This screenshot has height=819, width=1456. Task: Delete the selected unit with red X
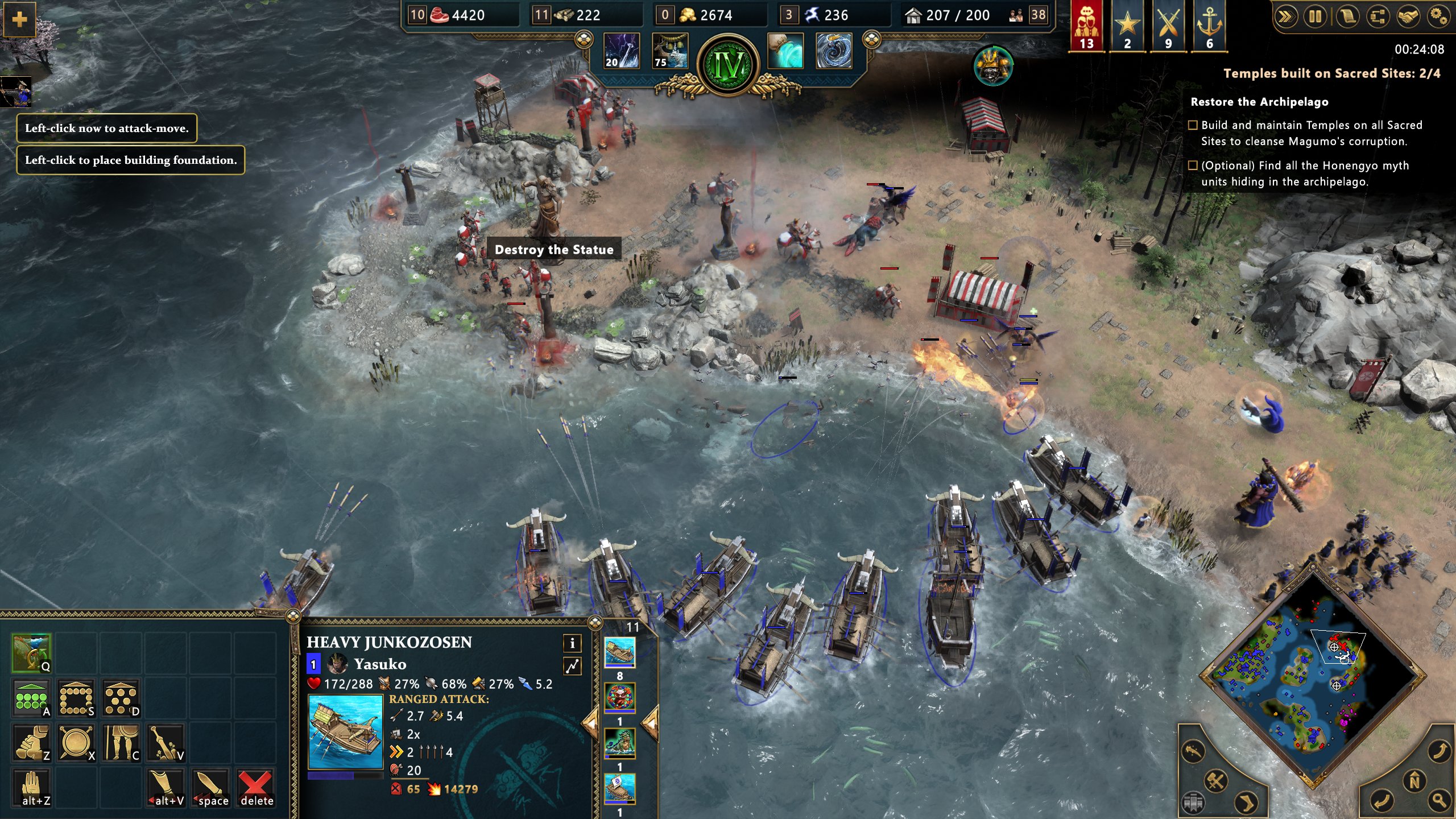tap(255, 788)
